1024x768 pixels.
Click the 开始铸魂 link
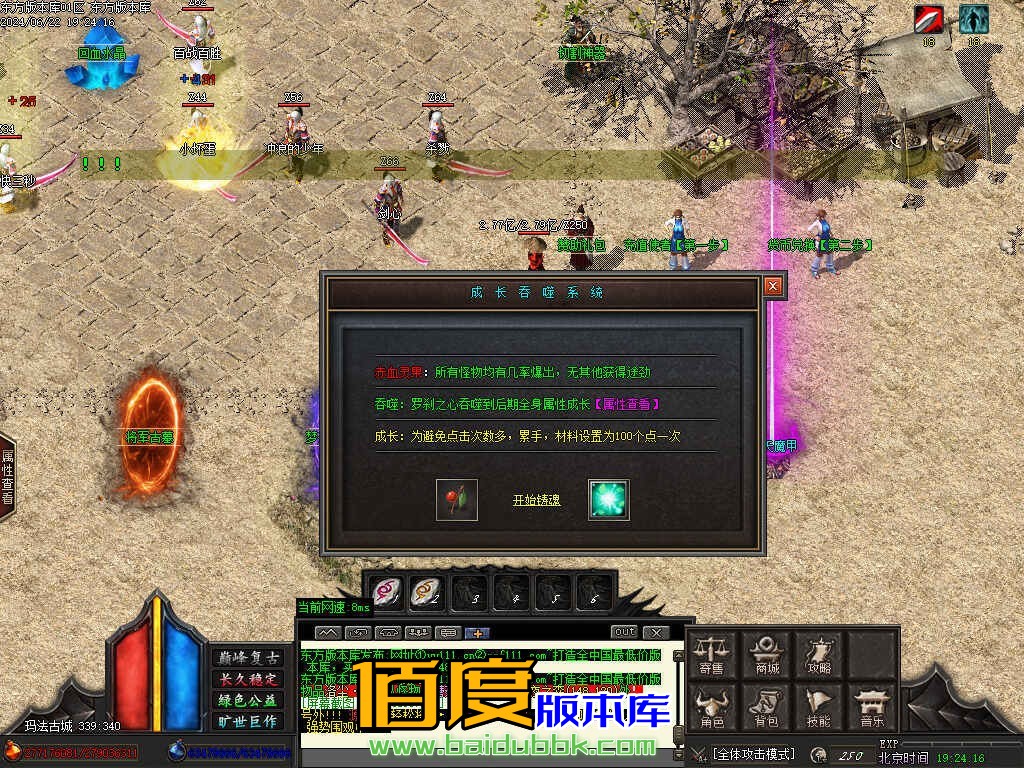pos(536,500)
